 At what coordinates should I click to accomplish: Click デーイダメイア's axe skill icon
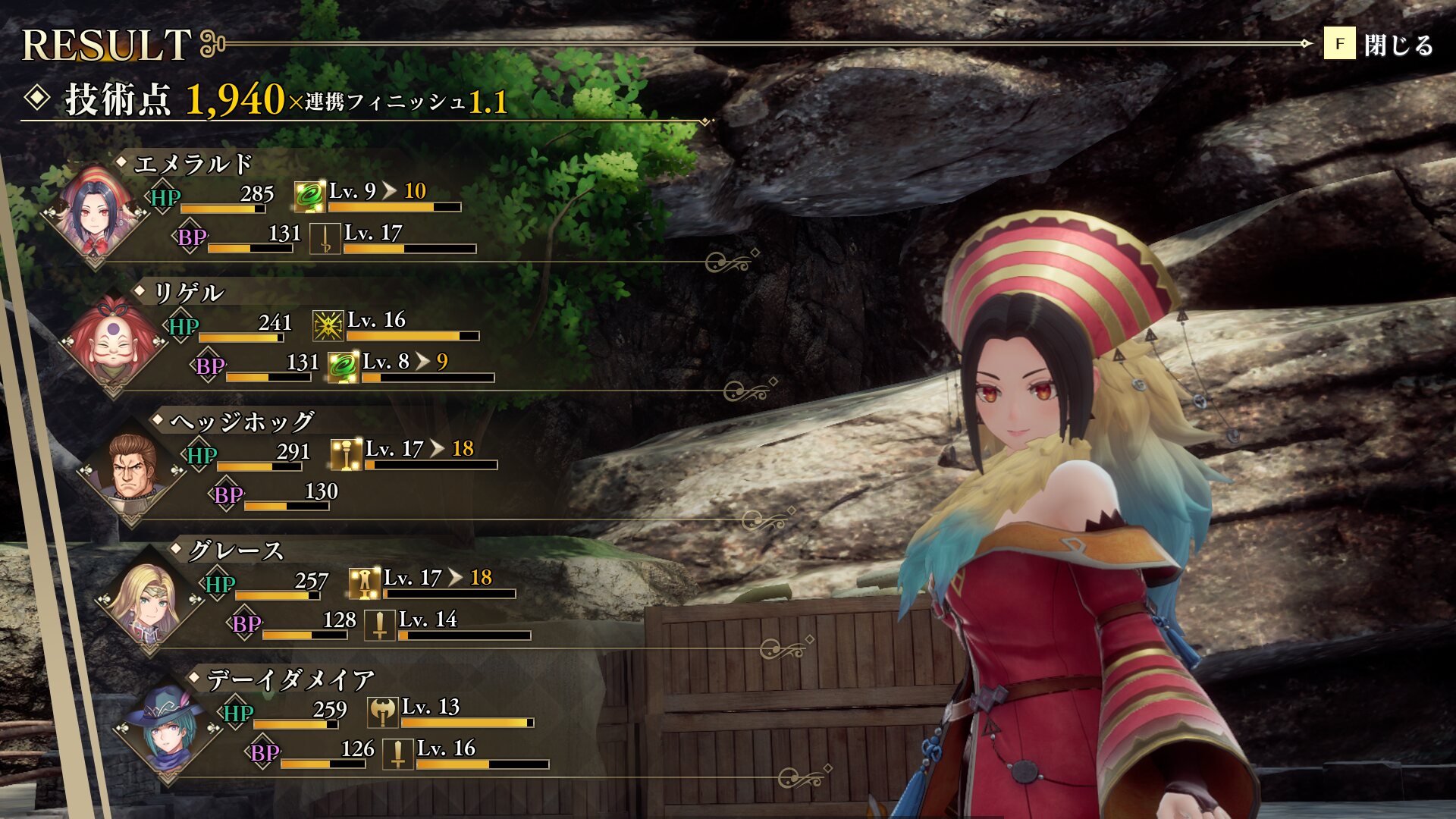click(x=383, y=713)
